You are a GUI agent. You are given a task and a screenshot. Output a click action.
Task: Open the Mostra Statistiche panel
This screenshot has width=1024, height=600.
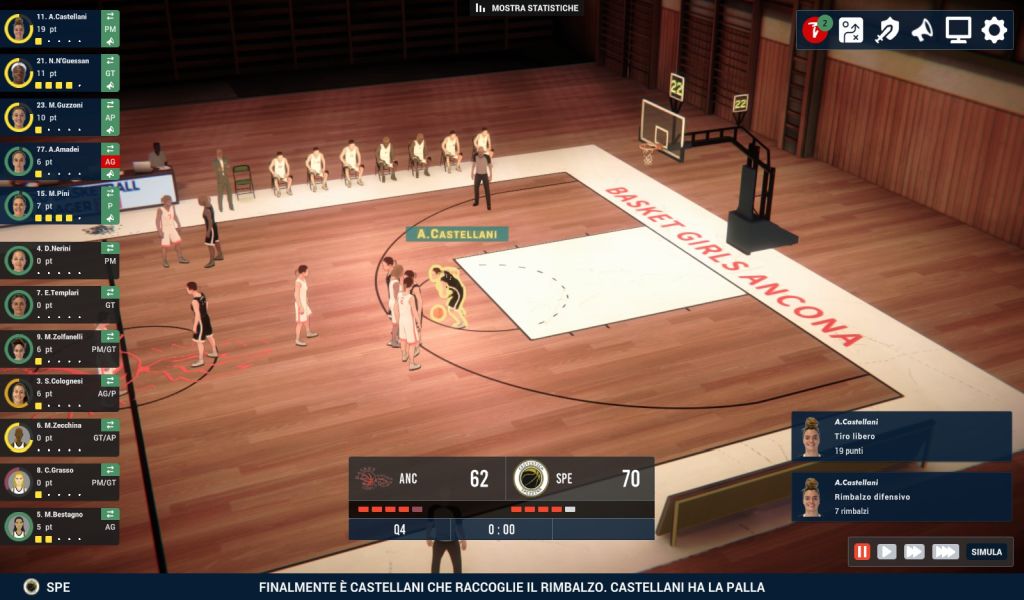point(527,8)
